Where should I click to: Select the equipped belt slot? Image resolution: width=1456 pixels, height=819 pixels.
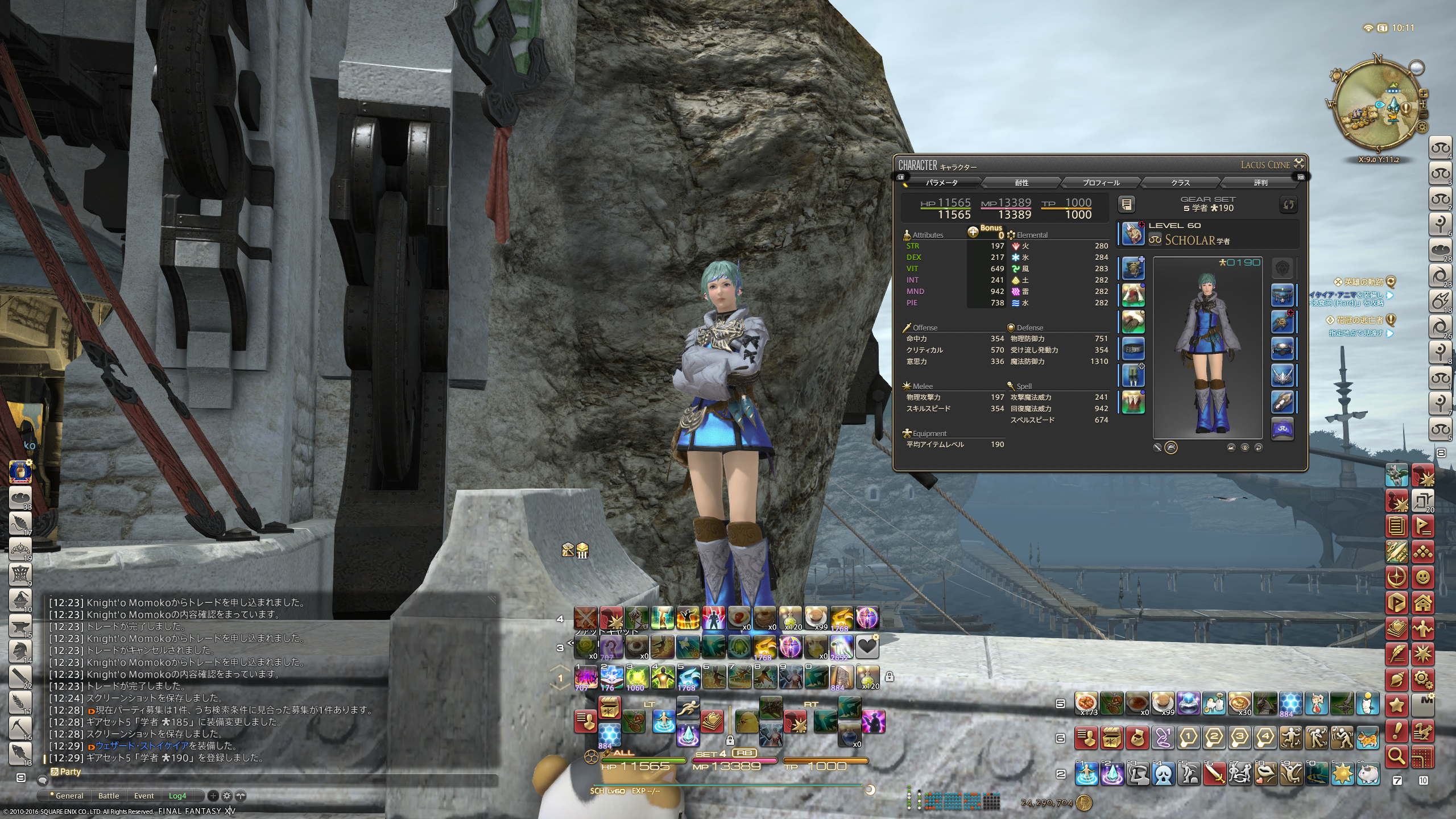click(x=1133, y=349)
